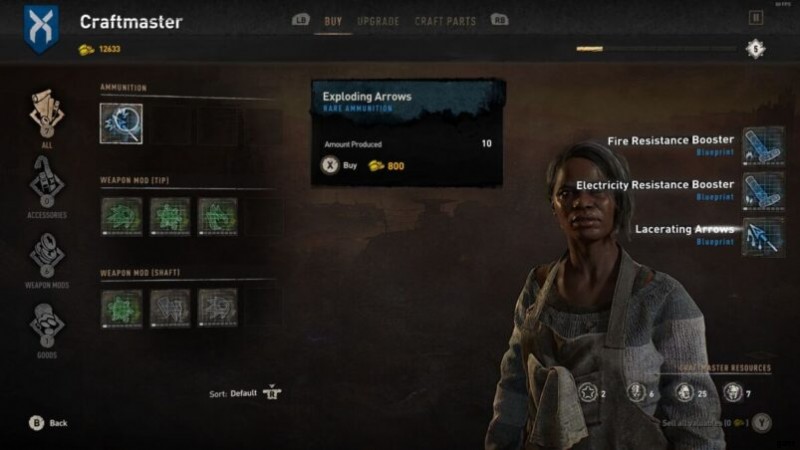The height and width of the screenshot is (450, 800).
Task: Select the Exploding Arrows ammunition slot
Action: (121, 123)
